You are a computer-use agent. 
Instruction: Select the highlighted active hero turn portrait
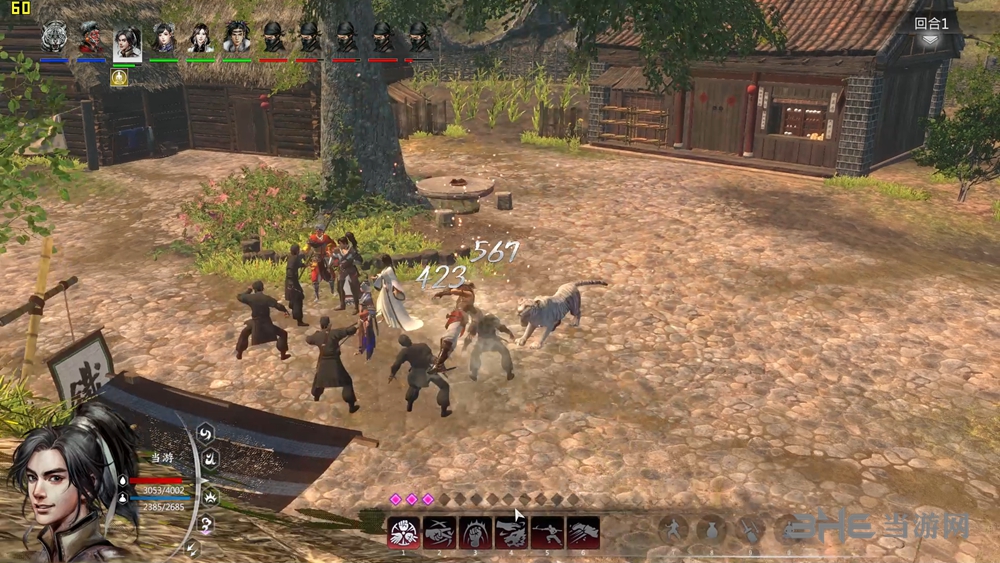[x=127, y=40]
